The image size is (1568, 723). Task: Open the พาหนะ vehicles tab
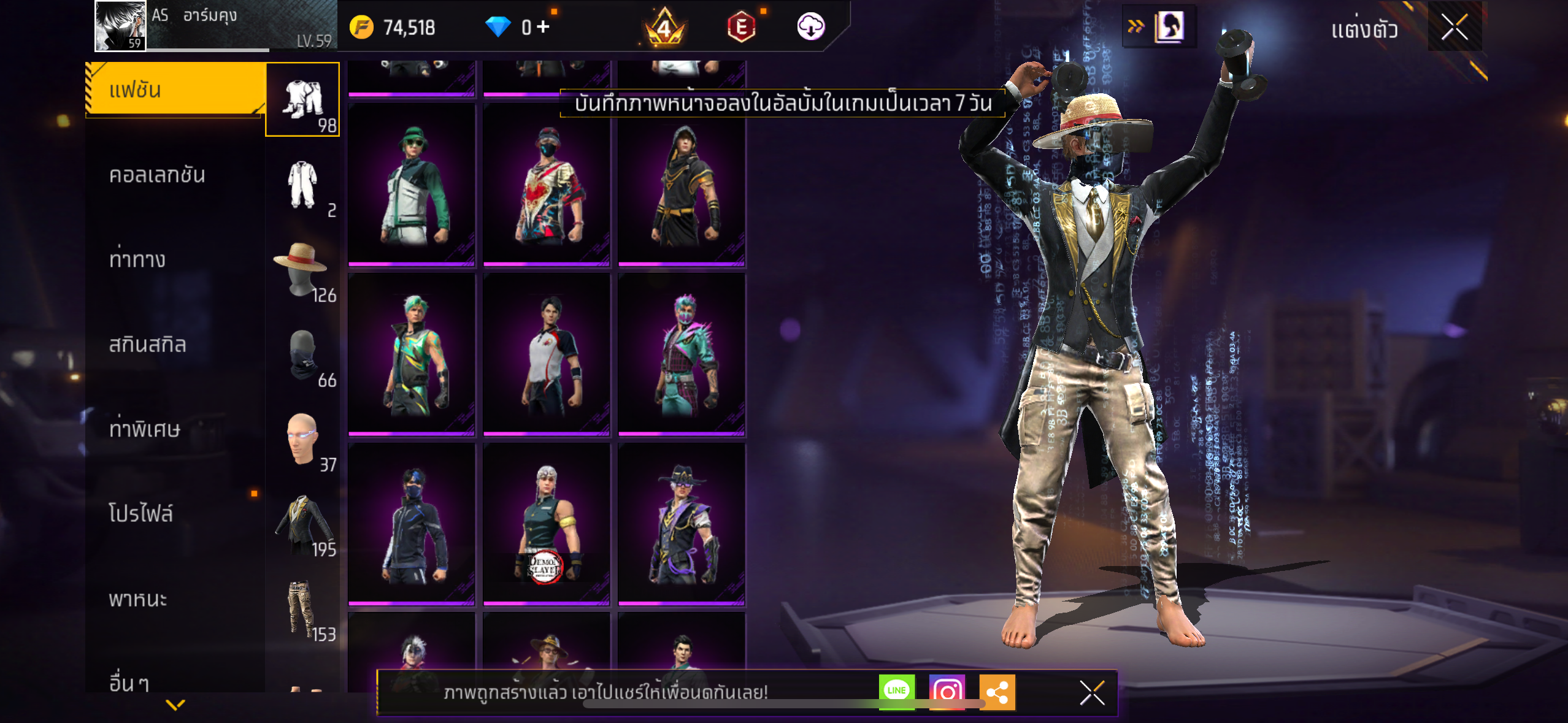[x=138, y=599]
